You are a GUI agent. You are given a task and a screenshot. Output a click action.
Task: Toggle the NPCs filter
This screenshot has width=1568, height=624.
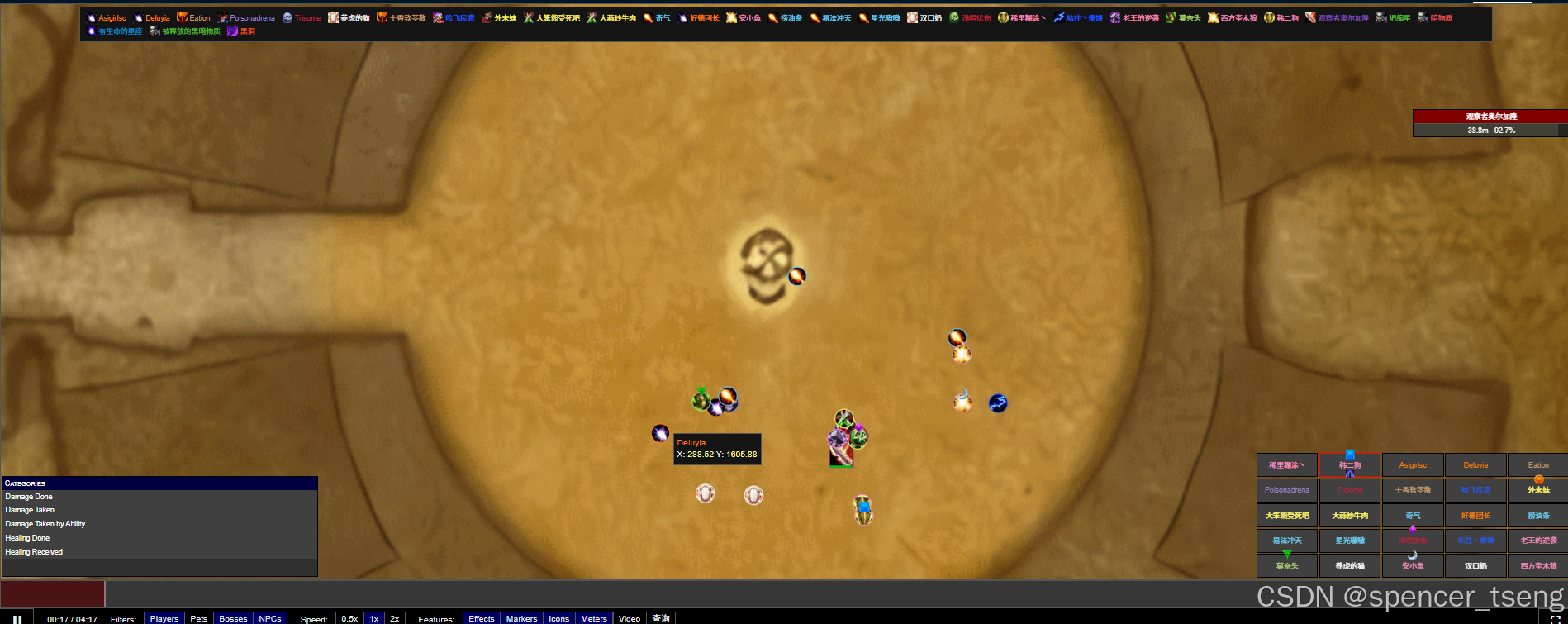point(270,618)
